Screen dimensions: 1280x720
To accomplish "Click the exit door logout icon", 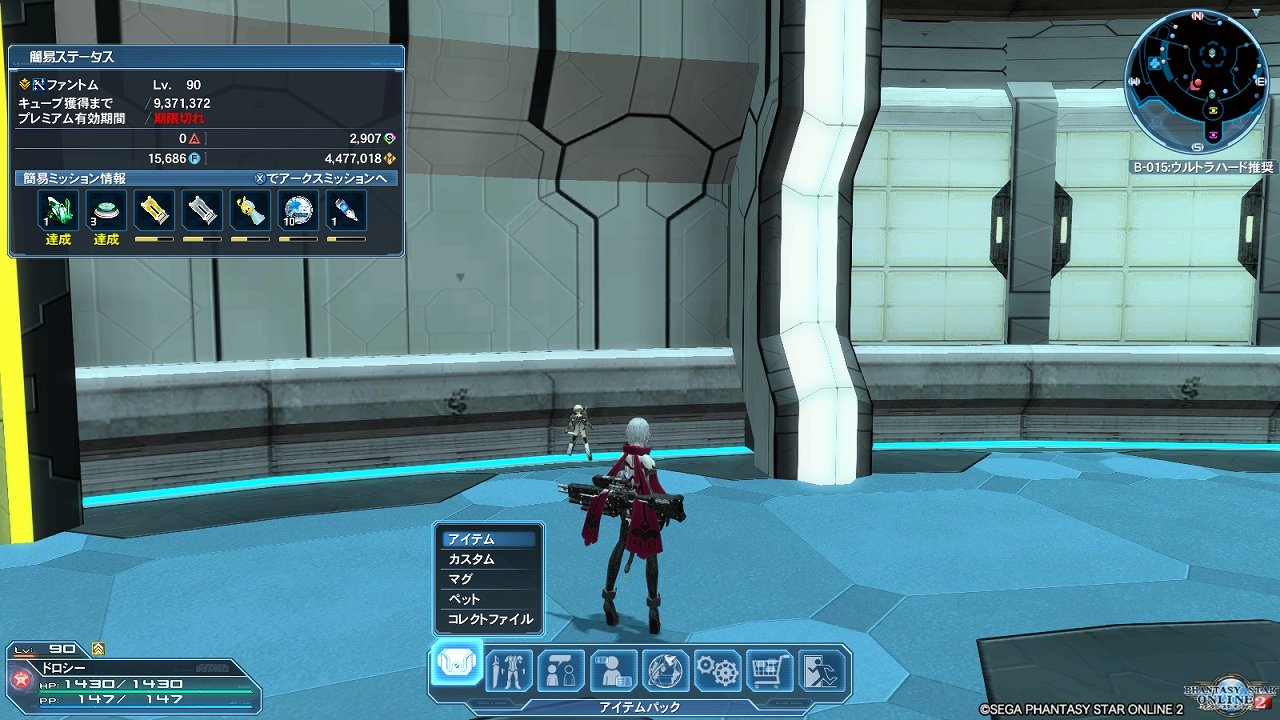I will (x=823, y=669).
